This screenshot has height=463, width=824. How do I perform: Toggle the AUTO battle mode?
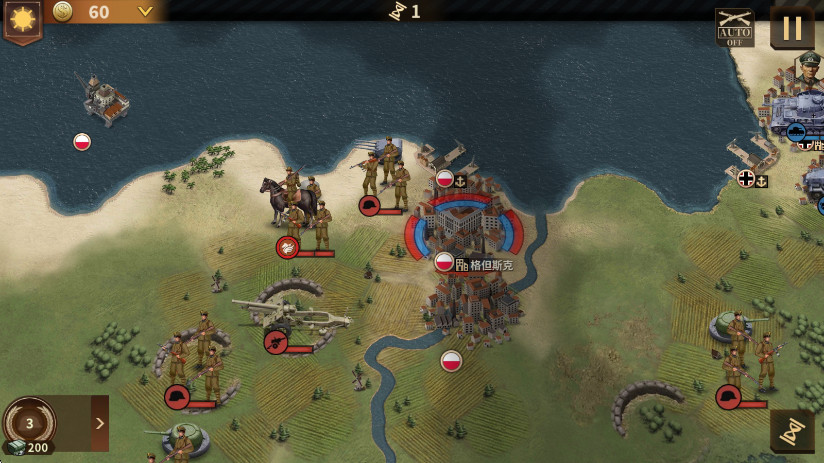tap(734, 28)
